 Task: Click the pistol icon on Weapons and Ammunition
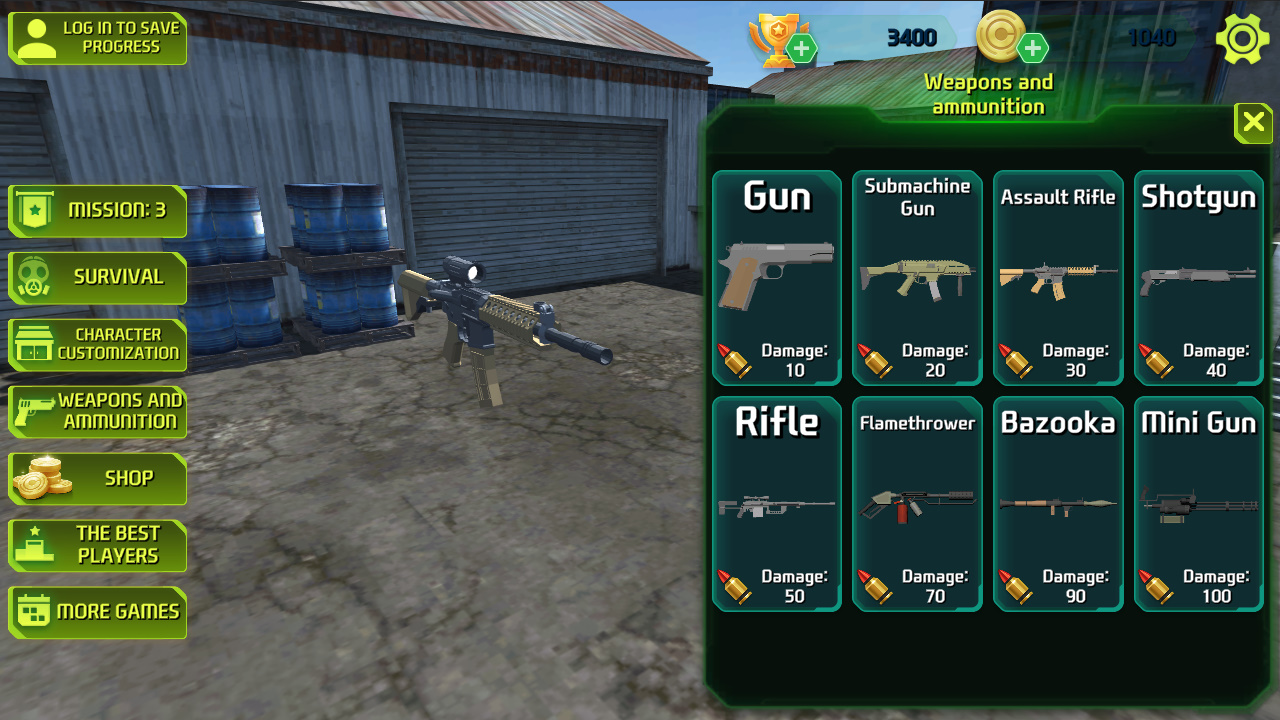point(36,411)
